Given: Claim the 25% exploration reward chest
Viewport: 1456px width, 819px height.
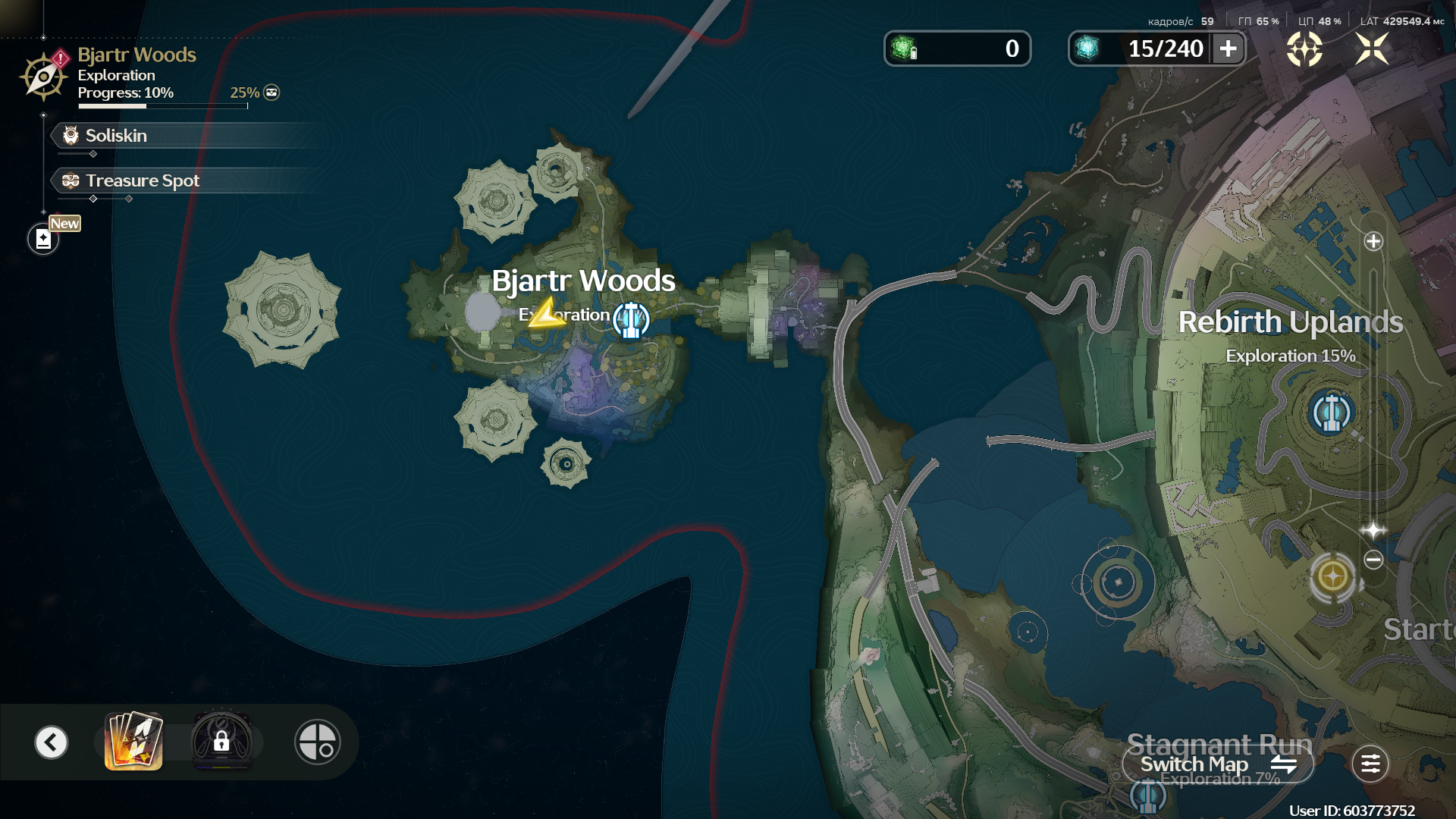Looking at the screenshot, I should (x=271, y=93).
